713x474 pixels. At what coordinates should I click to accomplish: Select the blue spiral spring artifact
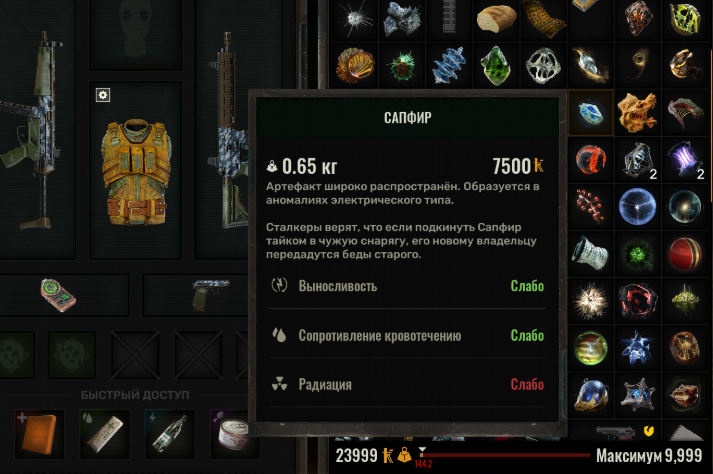[x=449, y=65]
